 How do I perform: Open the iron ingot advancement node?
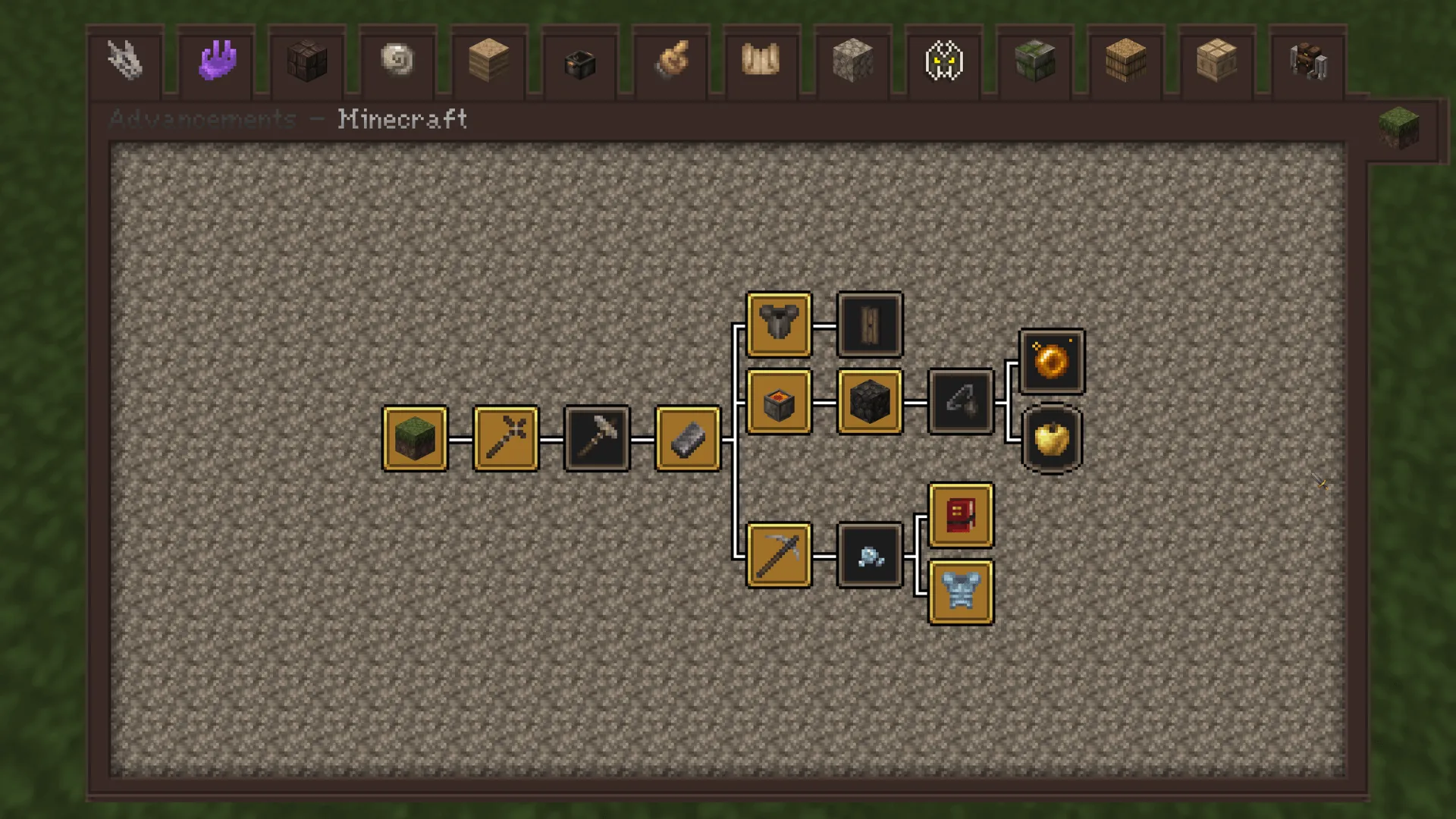pyautogui.click(x=688, y=438)
